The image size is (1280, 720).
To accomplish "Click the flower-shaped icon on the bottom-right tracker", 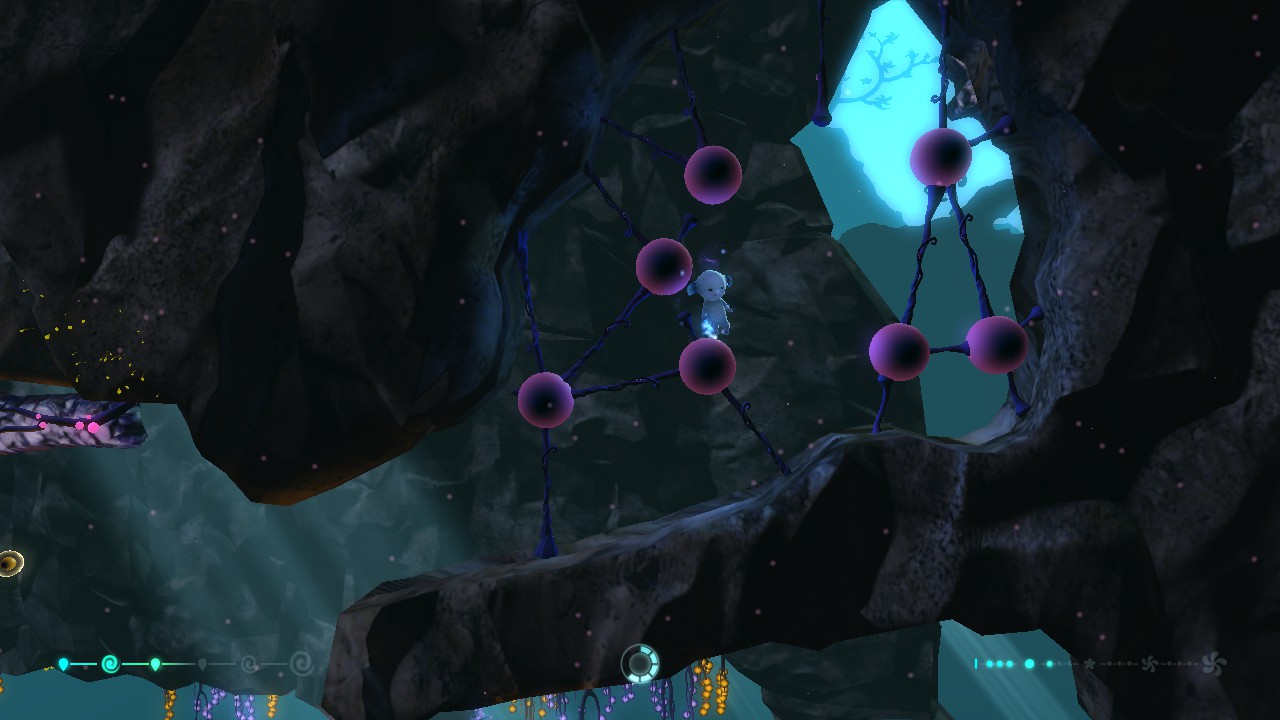I will click(x=1090, y=663).
